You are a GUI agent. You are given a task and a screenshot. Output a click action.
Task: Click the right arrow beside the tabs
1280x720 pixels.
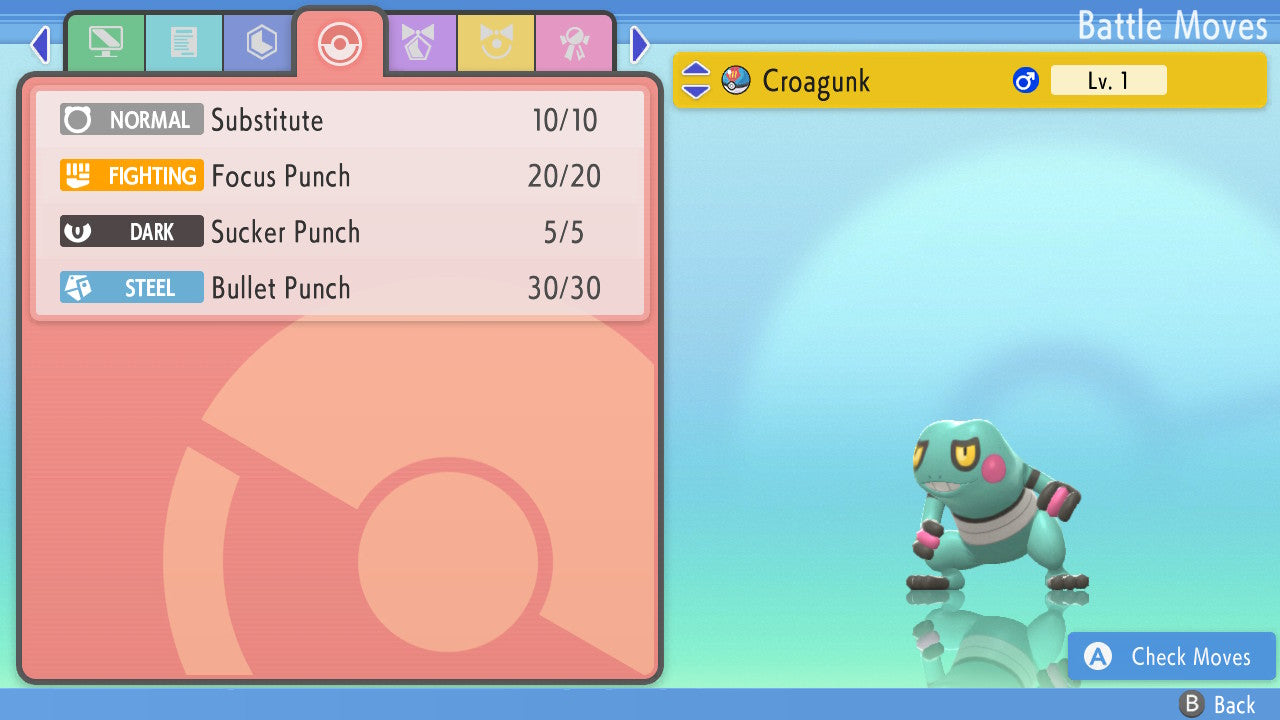coord(640,44)
